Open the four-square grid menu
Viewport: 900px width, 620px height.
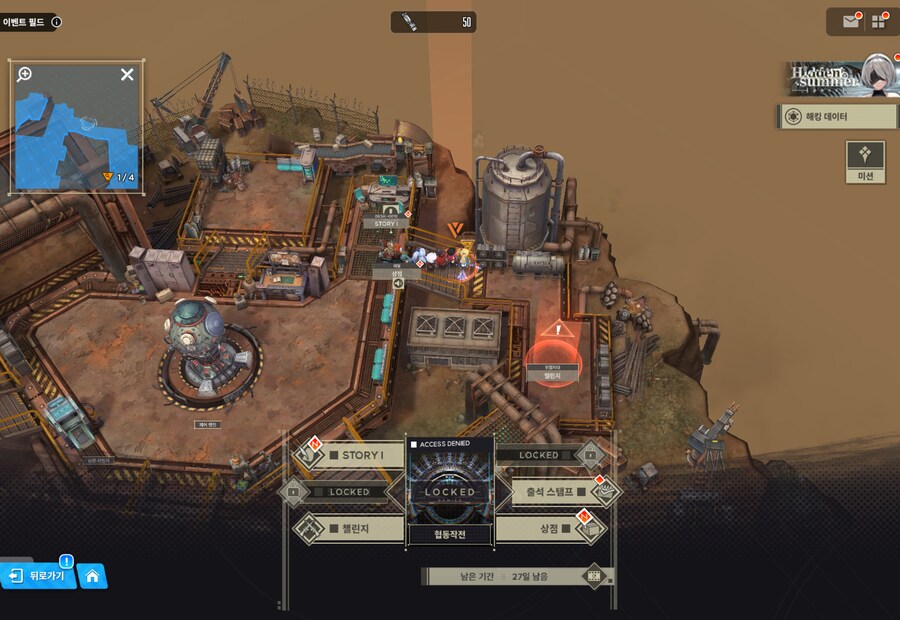click(x=879, y=21)
